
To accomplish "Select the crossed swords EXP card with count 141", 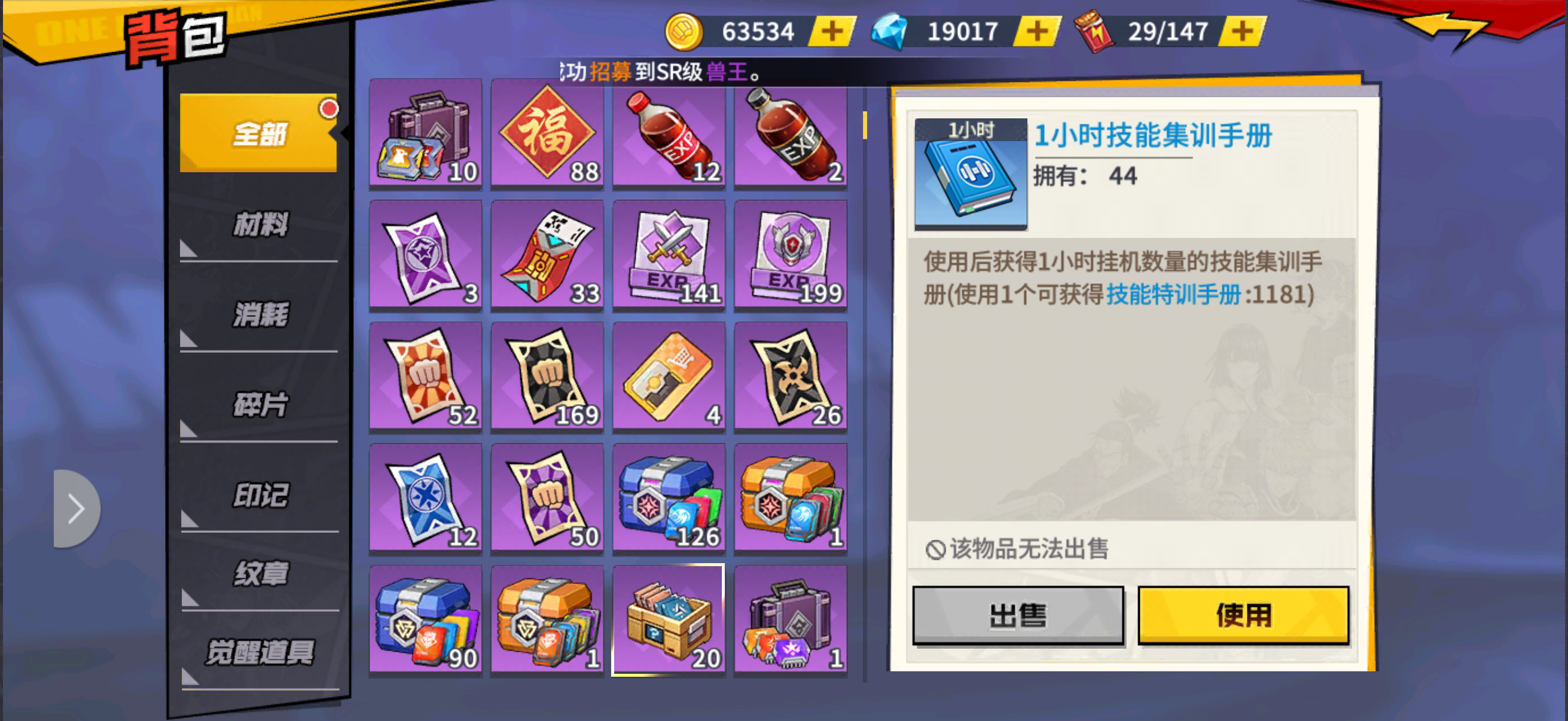I will (669, 255).
